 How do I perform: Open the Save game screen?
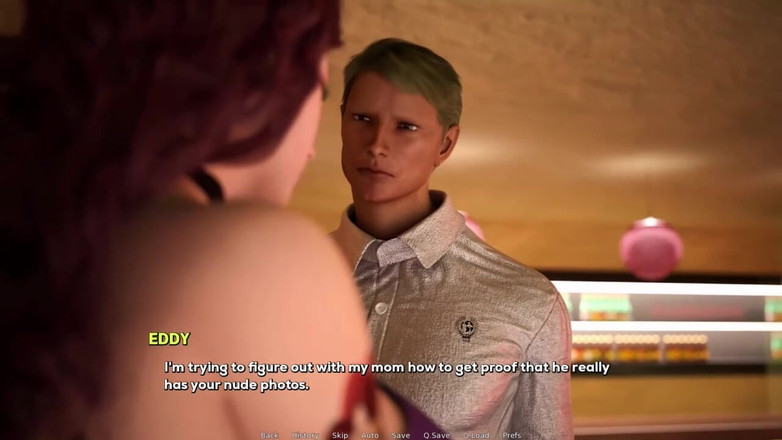pyautogui.click(x=400, y=435)
